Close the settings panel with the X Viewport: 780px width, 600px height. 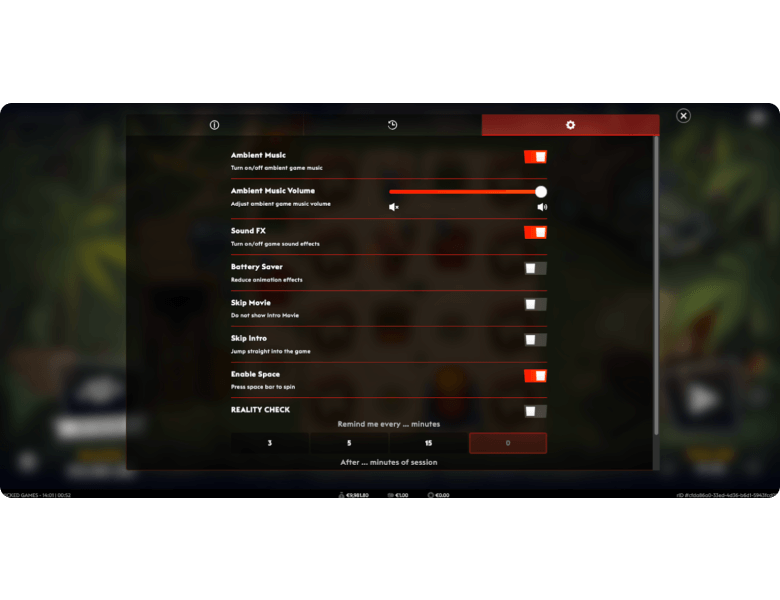[x=683, y=116]
